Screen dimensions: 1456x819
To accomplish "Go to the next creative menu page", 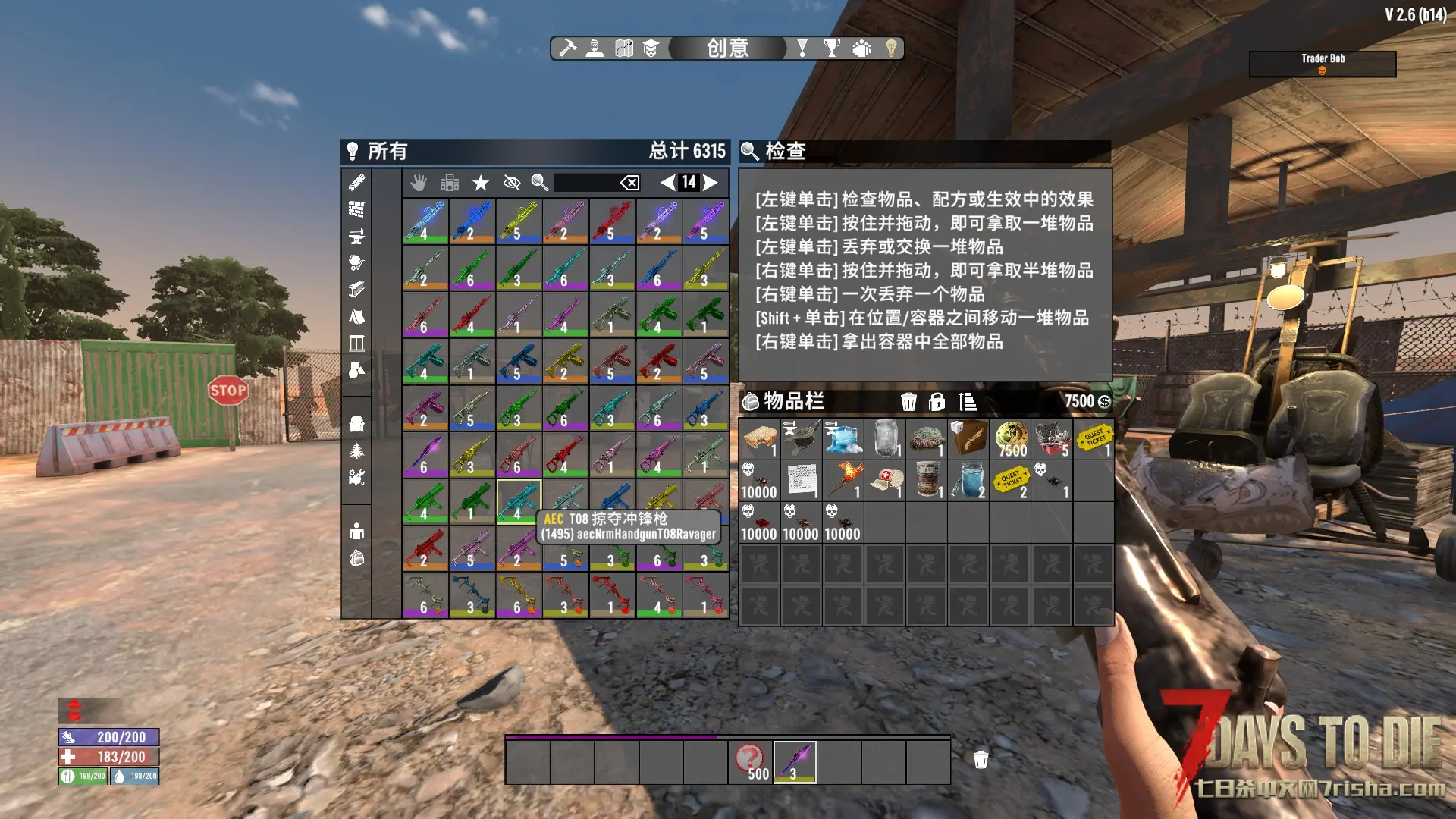I will (711, 182).
